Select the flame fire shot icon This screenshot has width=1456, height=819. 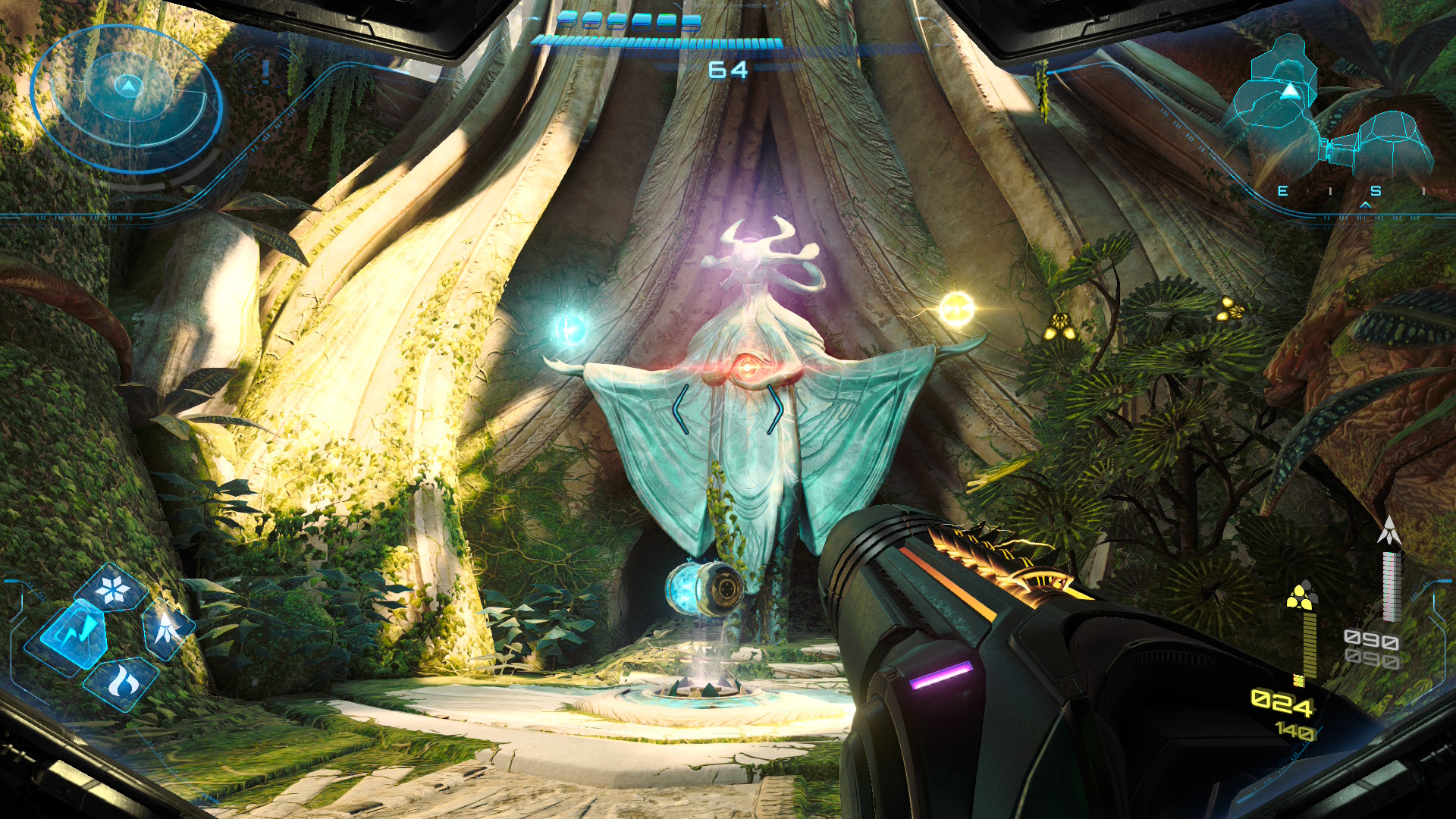pos(121,682)
